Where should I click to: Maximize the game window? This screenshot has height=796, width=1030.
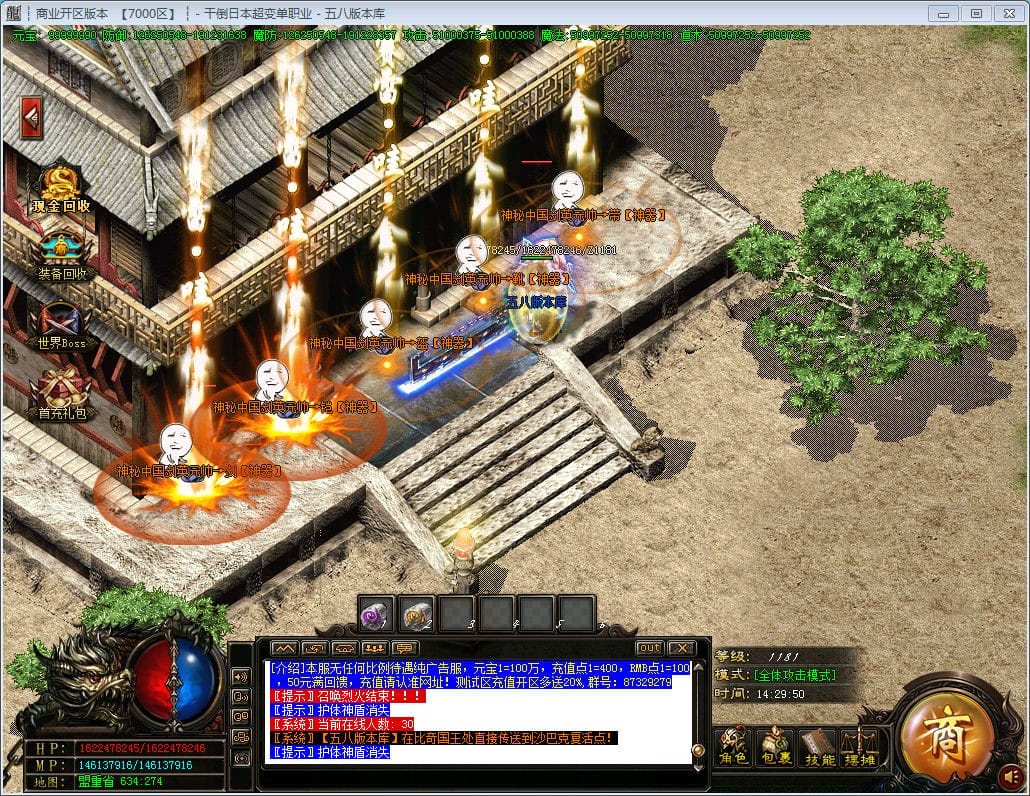coord(977,13)
